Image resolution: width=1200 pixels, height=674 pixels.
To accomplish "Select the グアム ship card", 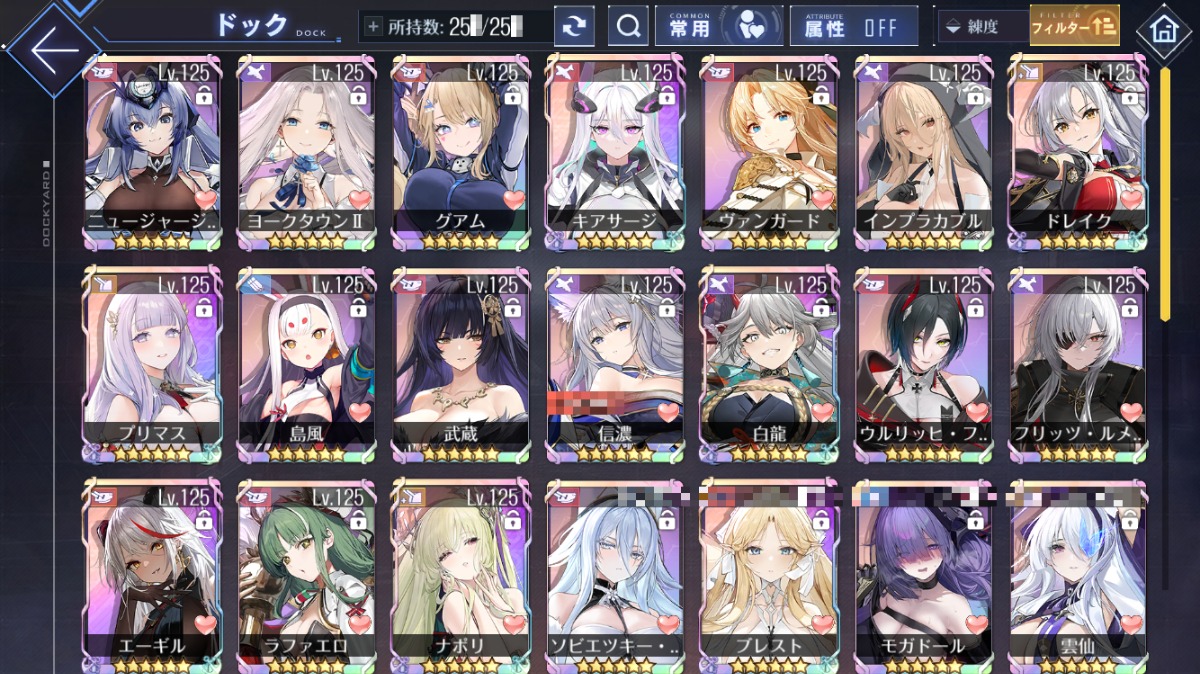I will pos(461,155).
